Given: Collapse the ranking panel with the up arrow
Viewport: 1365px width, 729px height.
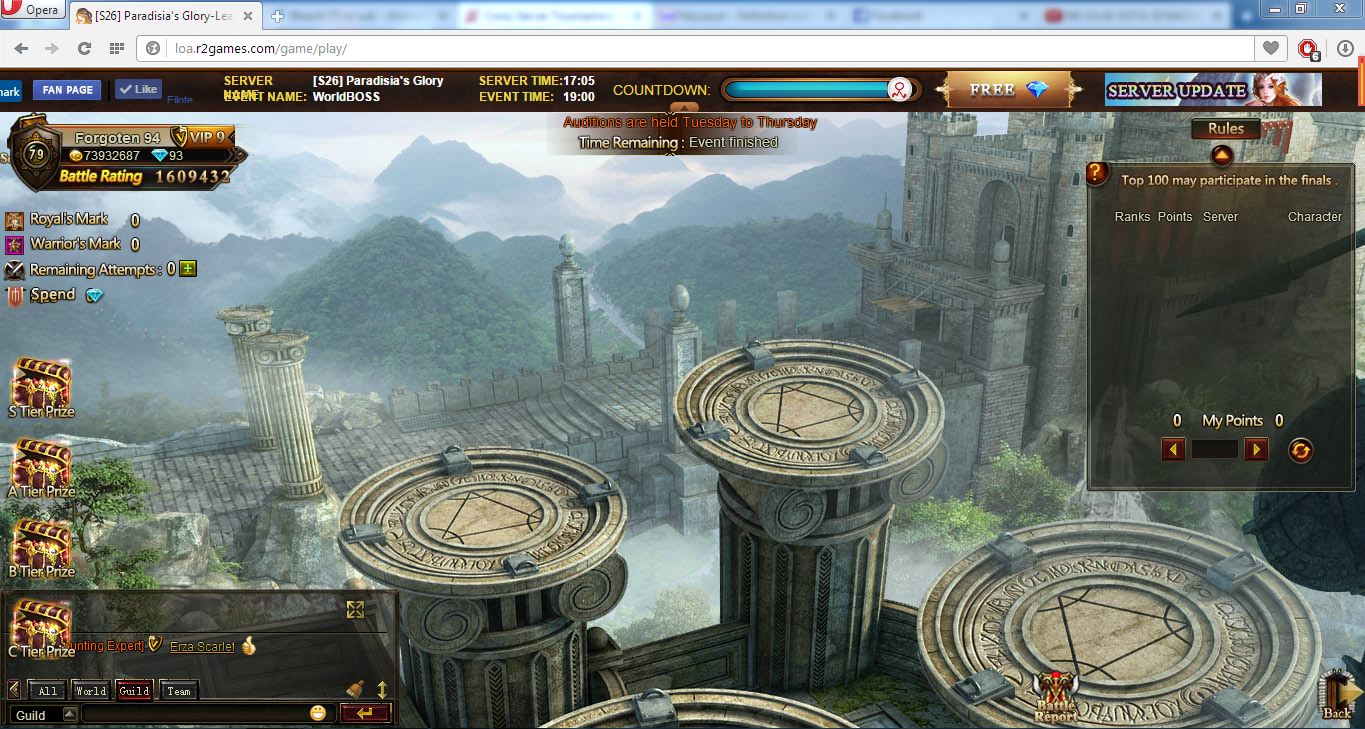Looking at the screenshot, I should click(x=1221, y=156).
